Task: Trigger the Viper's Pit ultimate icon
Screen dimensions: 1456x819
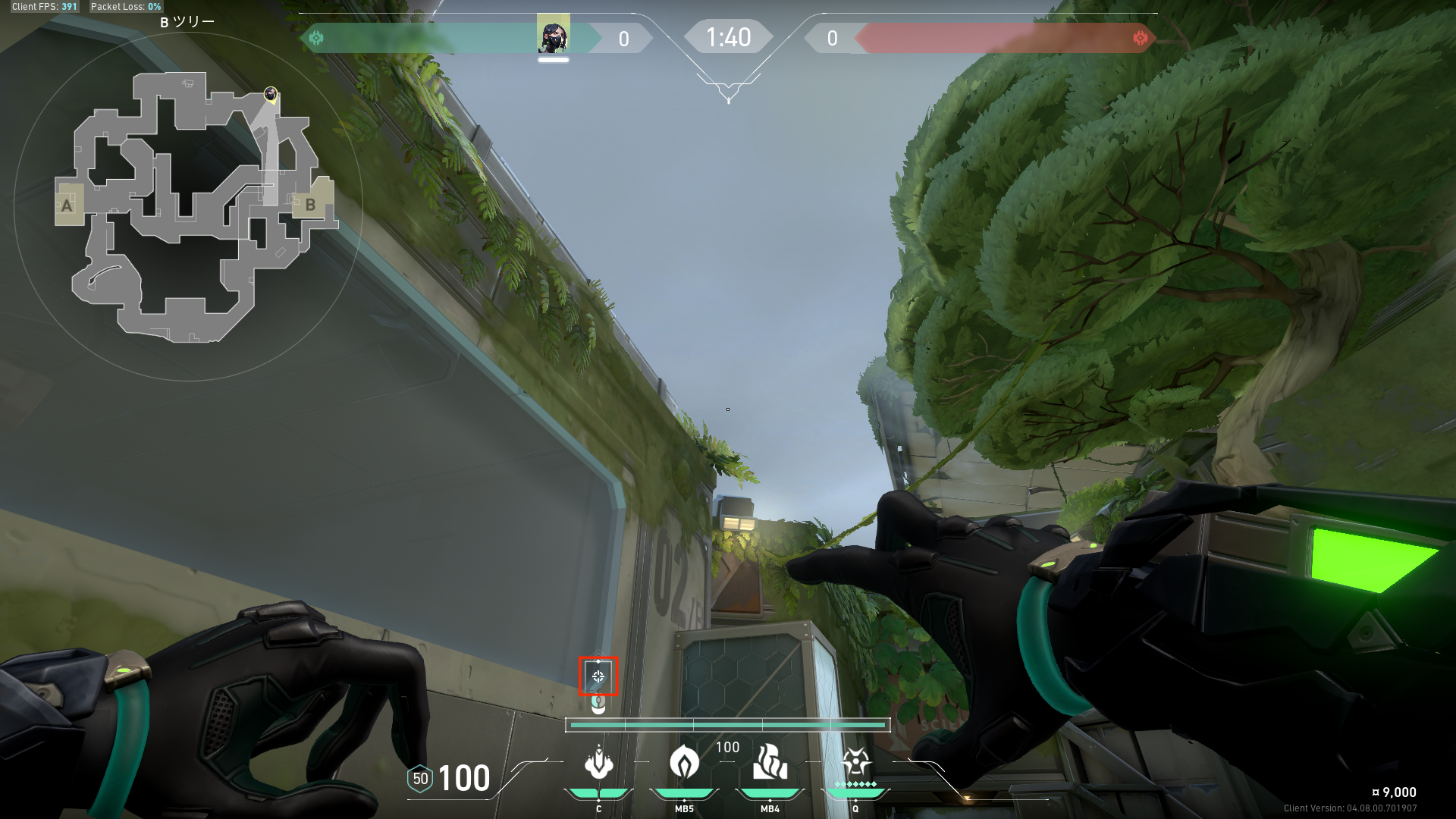Action: 855,763
